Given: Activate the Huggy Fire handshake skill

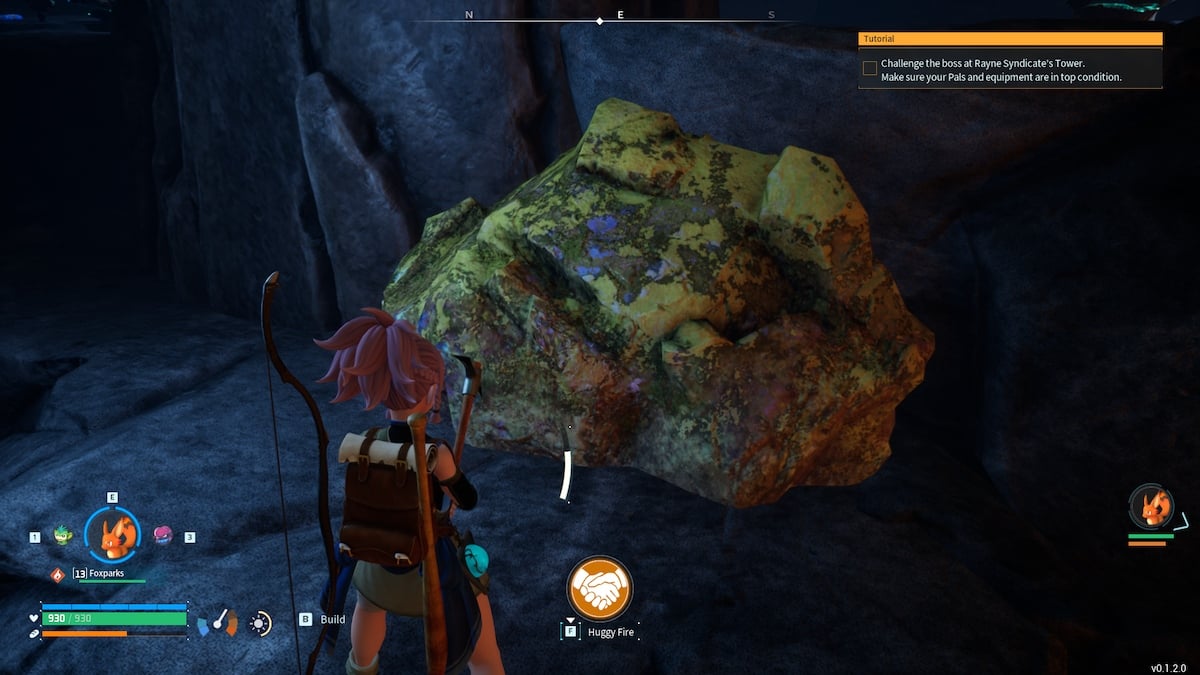Looking at the screenshot, I should (x=599, y=587).
